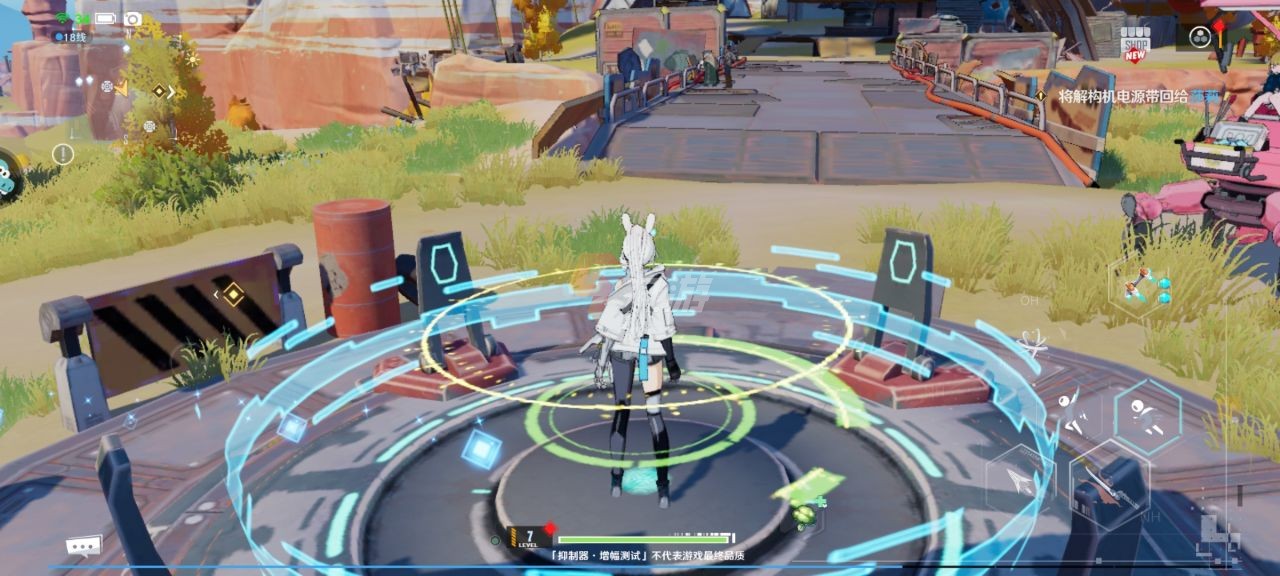Select the 18线 channel line indicator
This screenshot has width=1280, height=576.
[x=71, y=37]
